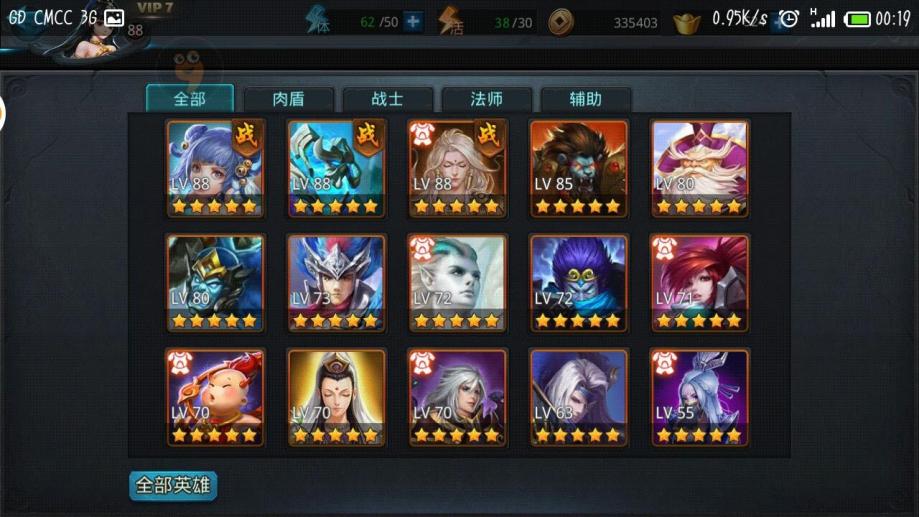The width and height of the screenshot is (919, 517).
Task: Pick the LV 71 red-haired hero card
Action: pyautogui.click(x=700, y=283)
